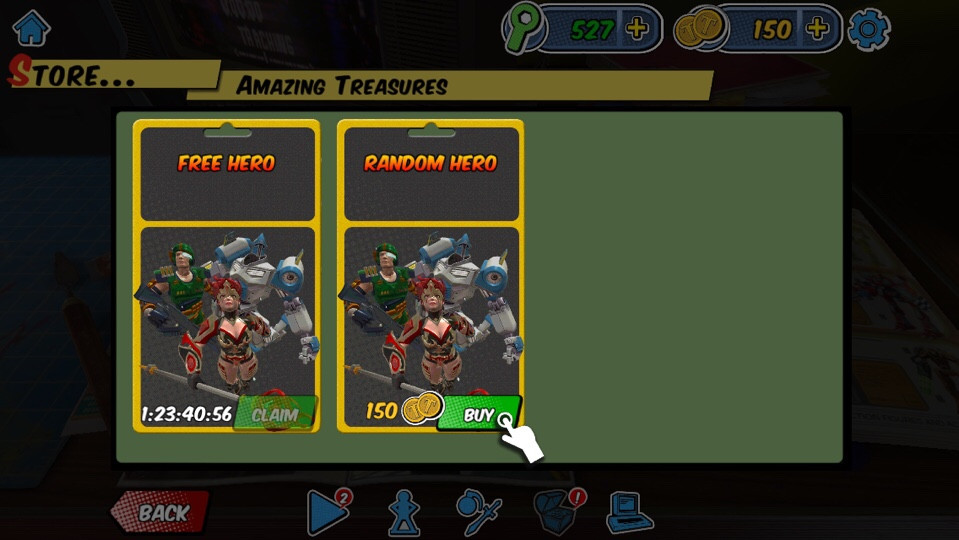Select the Free Hero card title
959x540 pixels.
(x=226, y=163)
